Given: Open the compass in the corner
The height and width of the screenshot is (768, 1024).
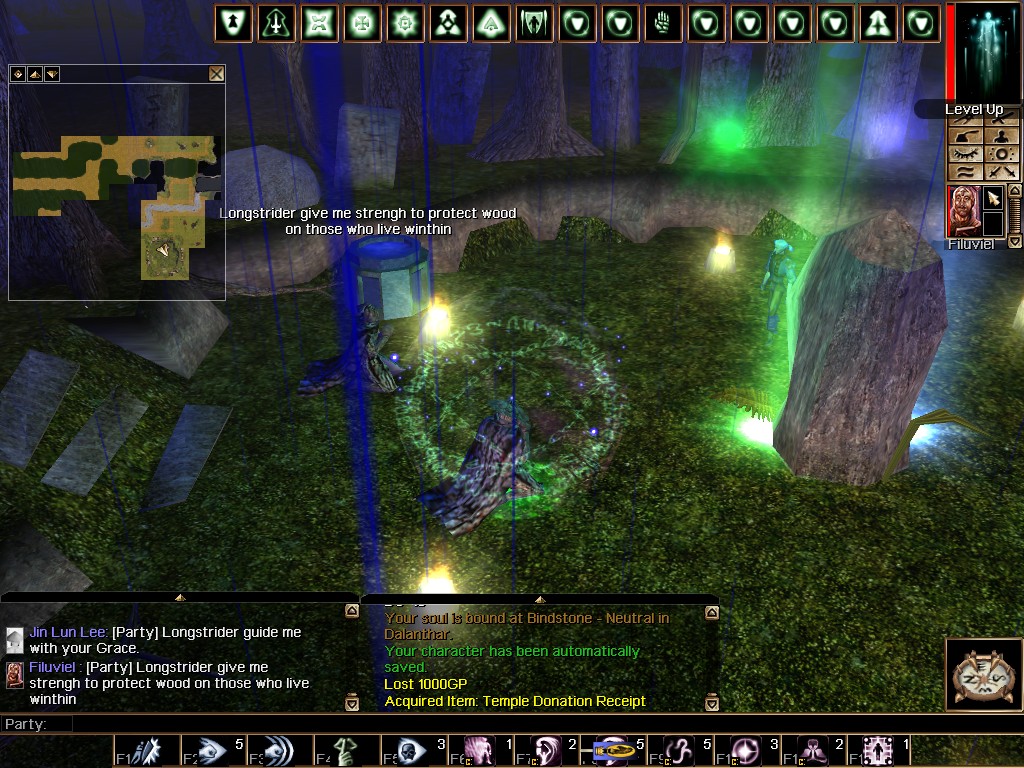Looking at the screenshot, I should 982,674.
